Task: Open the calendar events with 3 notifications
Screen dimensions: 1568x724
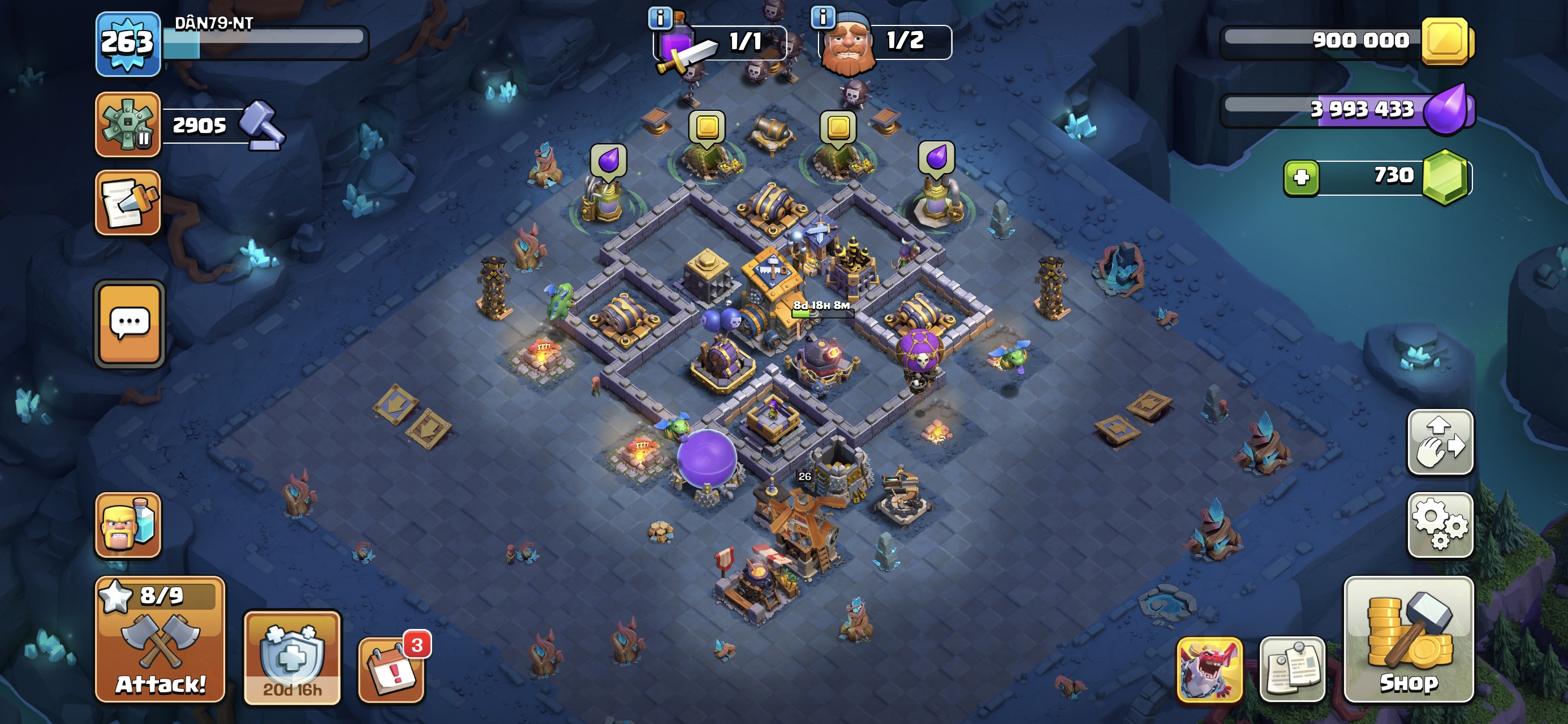Action: point(391,670)
